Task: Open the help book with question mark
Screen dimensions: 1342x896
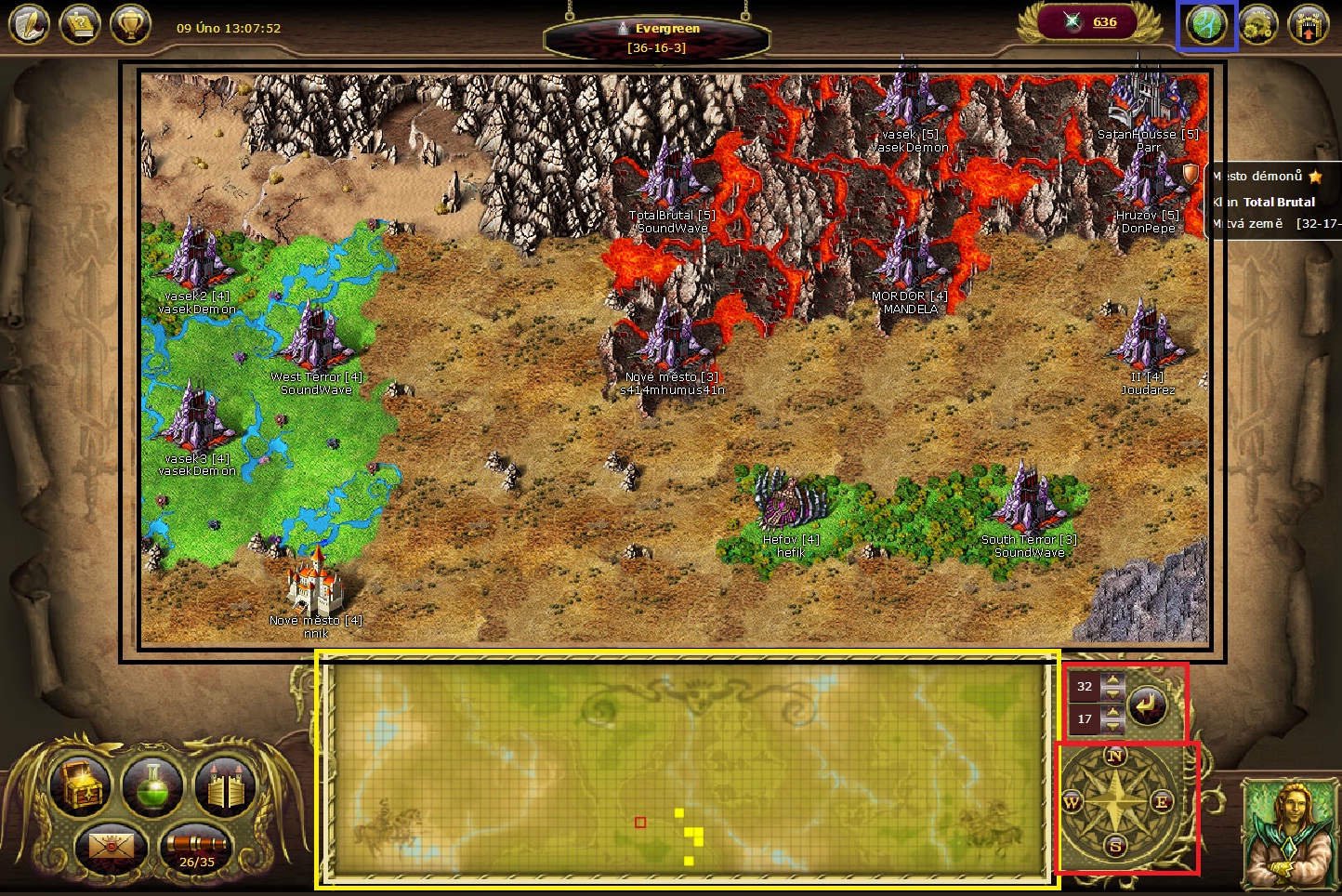Action: pyautogui.click(x=80, y=25)
